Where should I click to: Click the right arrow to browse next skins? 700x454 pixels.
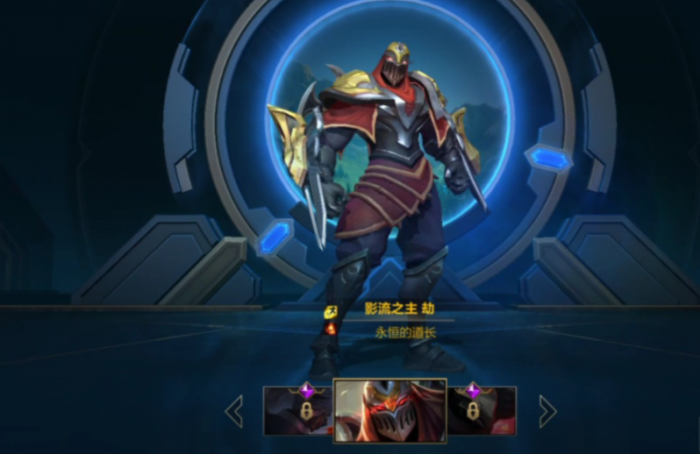547,411
